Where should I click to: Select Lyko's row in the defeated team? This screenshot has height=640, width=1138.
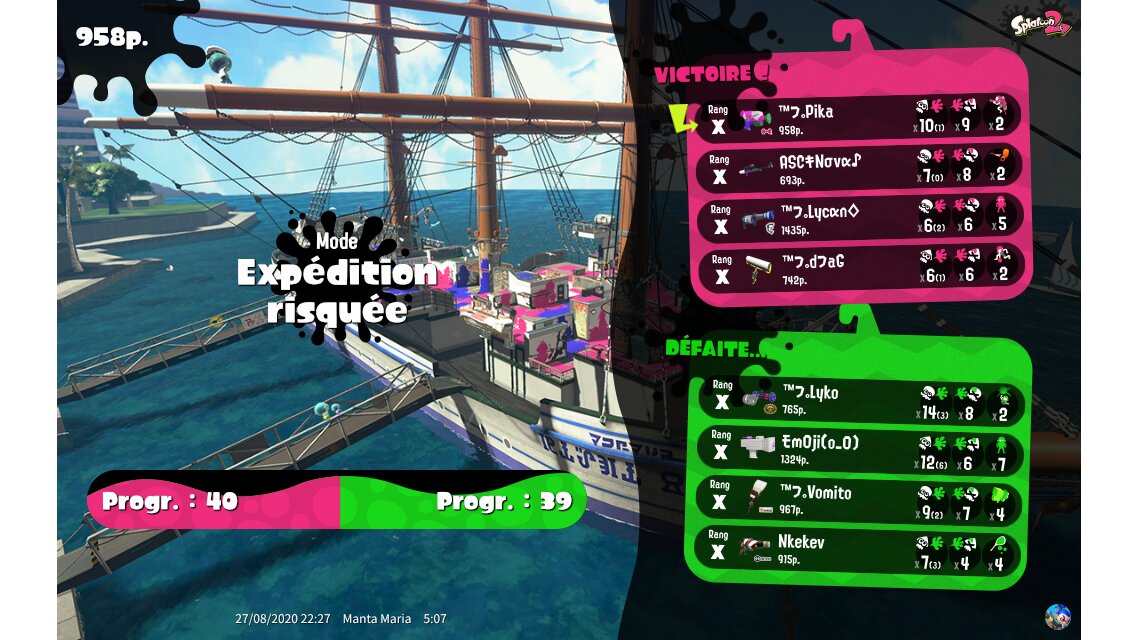tap(860, 400)
